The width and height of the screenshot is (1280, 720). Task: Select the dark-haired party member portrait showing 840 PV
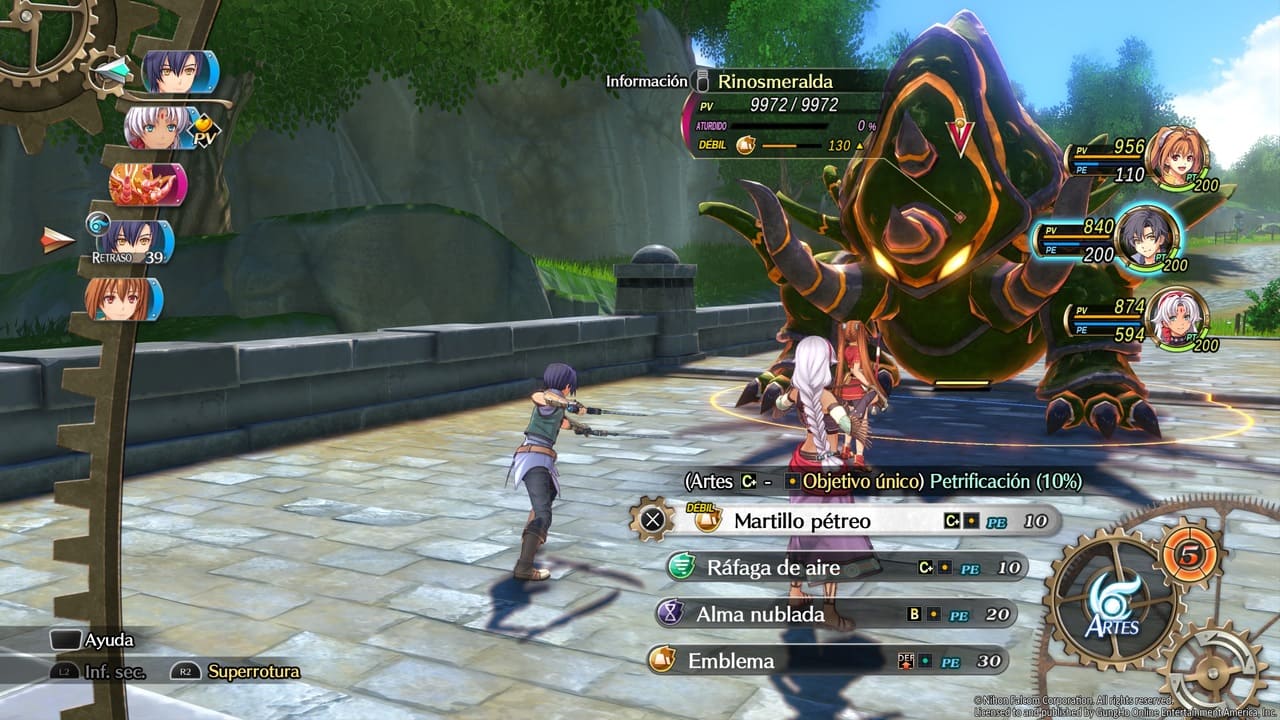[x=1147, y=238]
